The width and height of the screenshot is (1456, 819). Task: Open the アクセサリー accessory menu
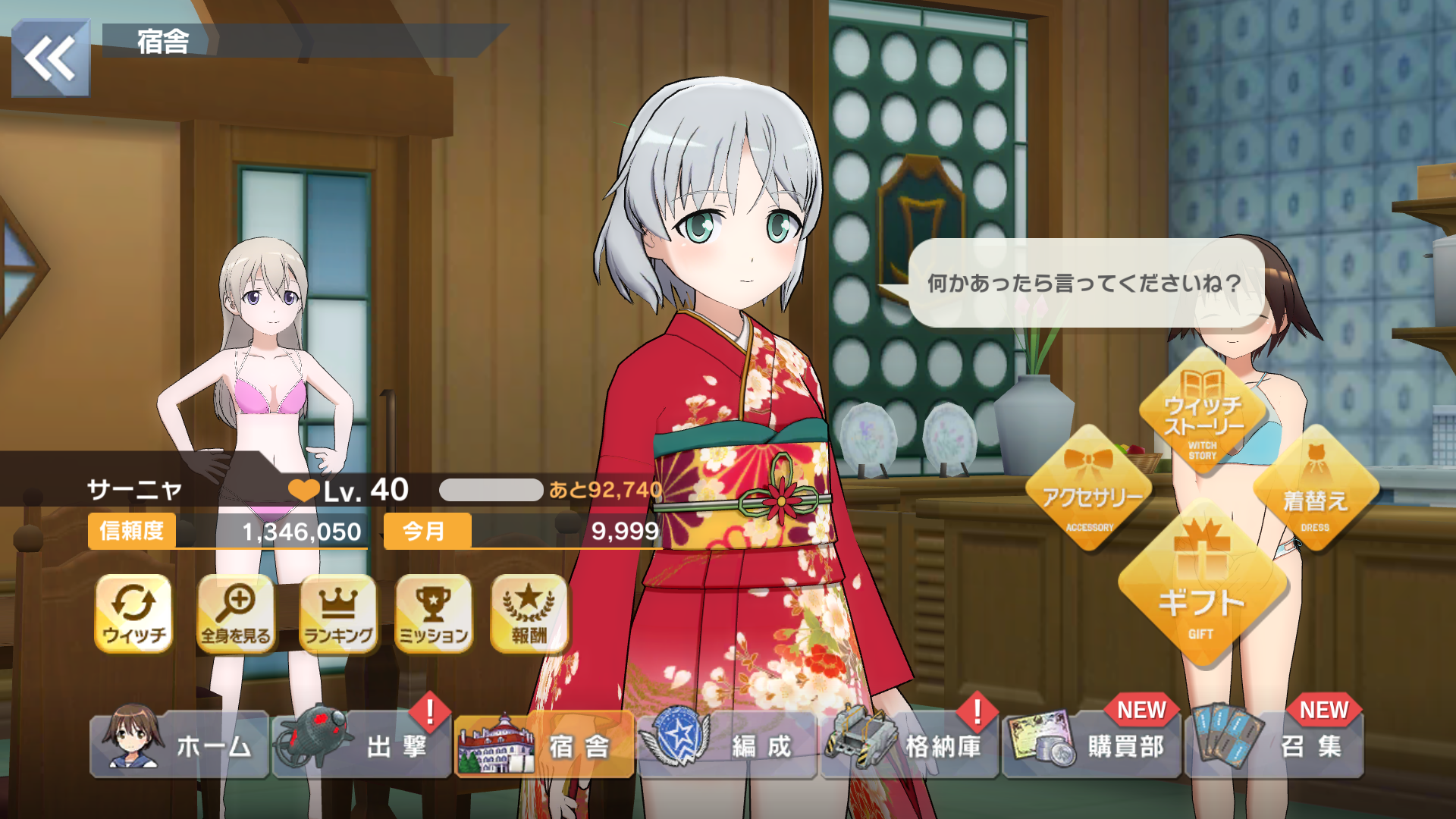click(x=1090, y=489)
